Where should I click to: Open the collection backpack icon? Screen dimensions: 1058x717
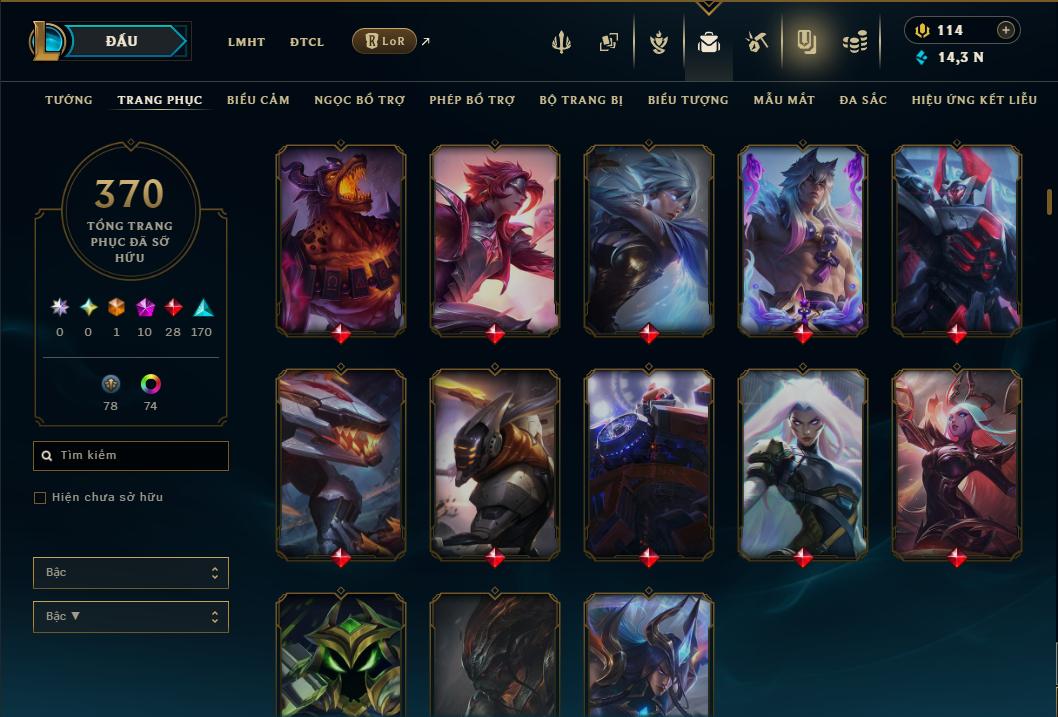pyautogui.click(x=709, y=42)
